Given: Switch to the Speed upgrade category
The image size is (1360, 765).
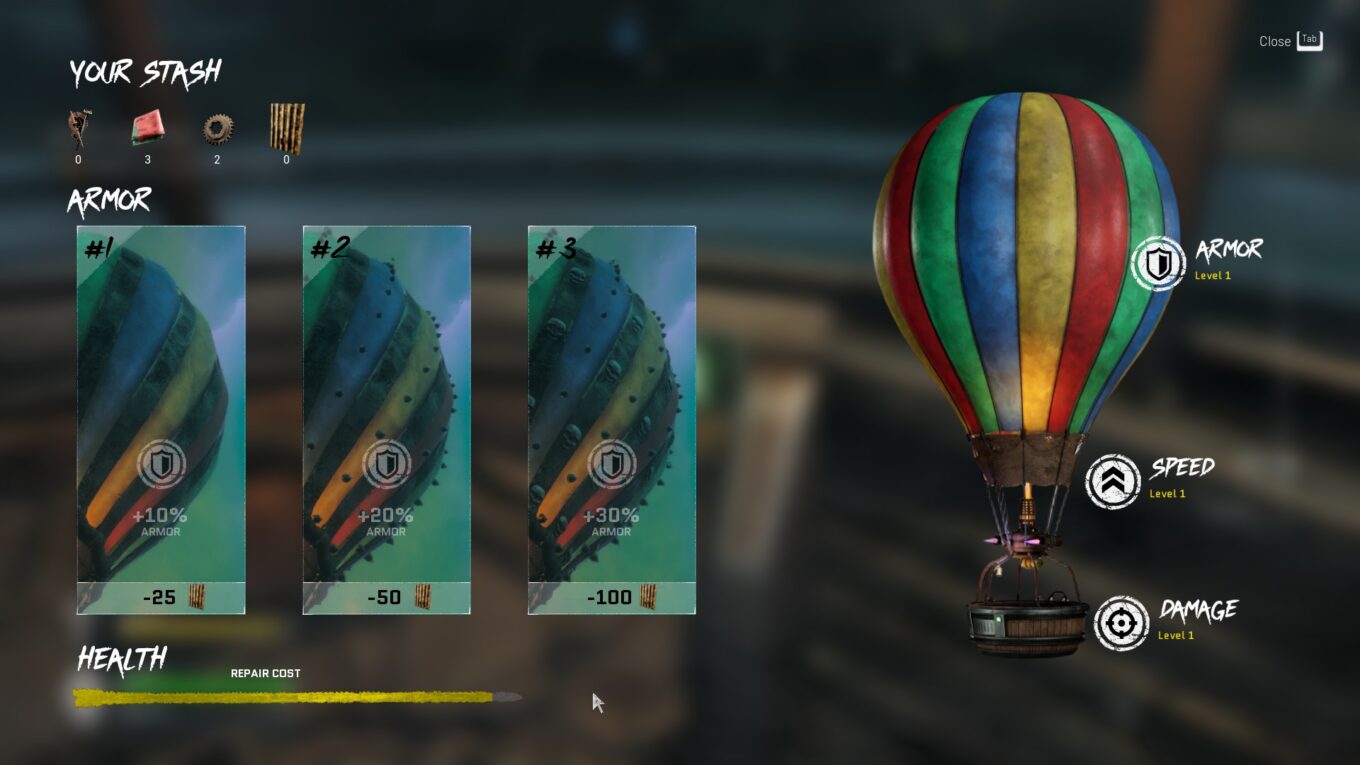Looking at the screenshot, I should click(x=1113, y=482).
